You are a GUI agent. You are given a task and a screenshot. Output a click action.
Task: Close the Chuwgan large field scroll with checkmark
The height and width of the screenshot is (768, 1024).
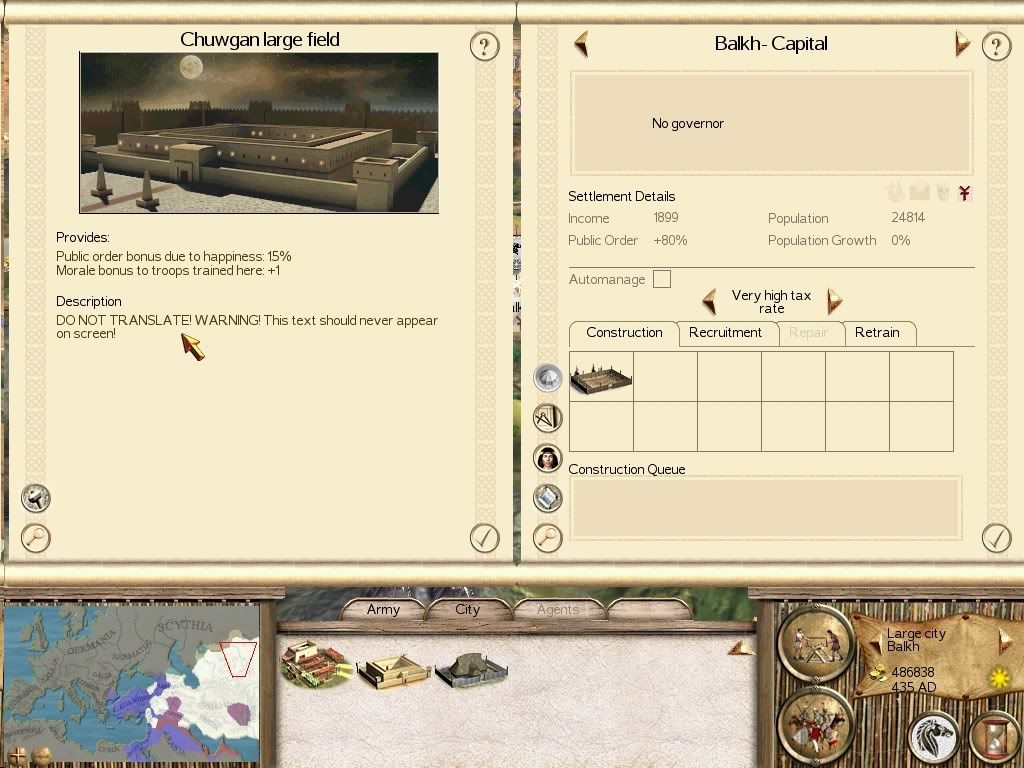pos(484,538)
